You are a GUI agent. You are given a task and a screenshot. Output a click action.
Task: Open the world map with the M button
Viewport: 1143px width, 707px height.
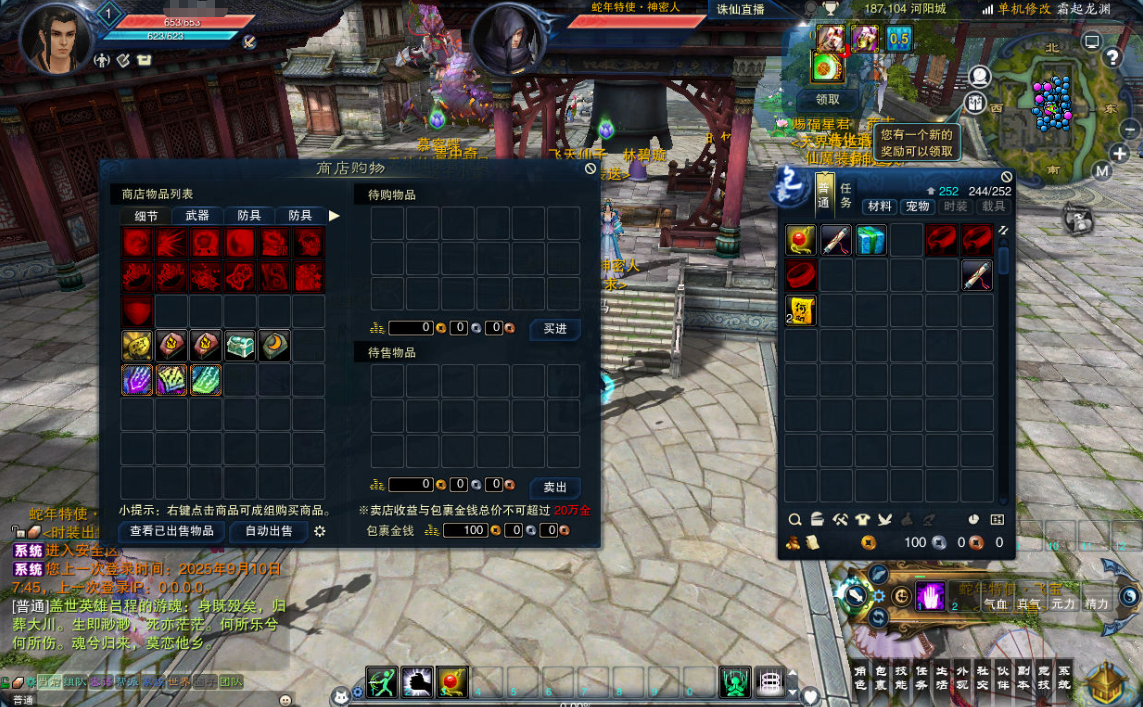pos(1102,171)
